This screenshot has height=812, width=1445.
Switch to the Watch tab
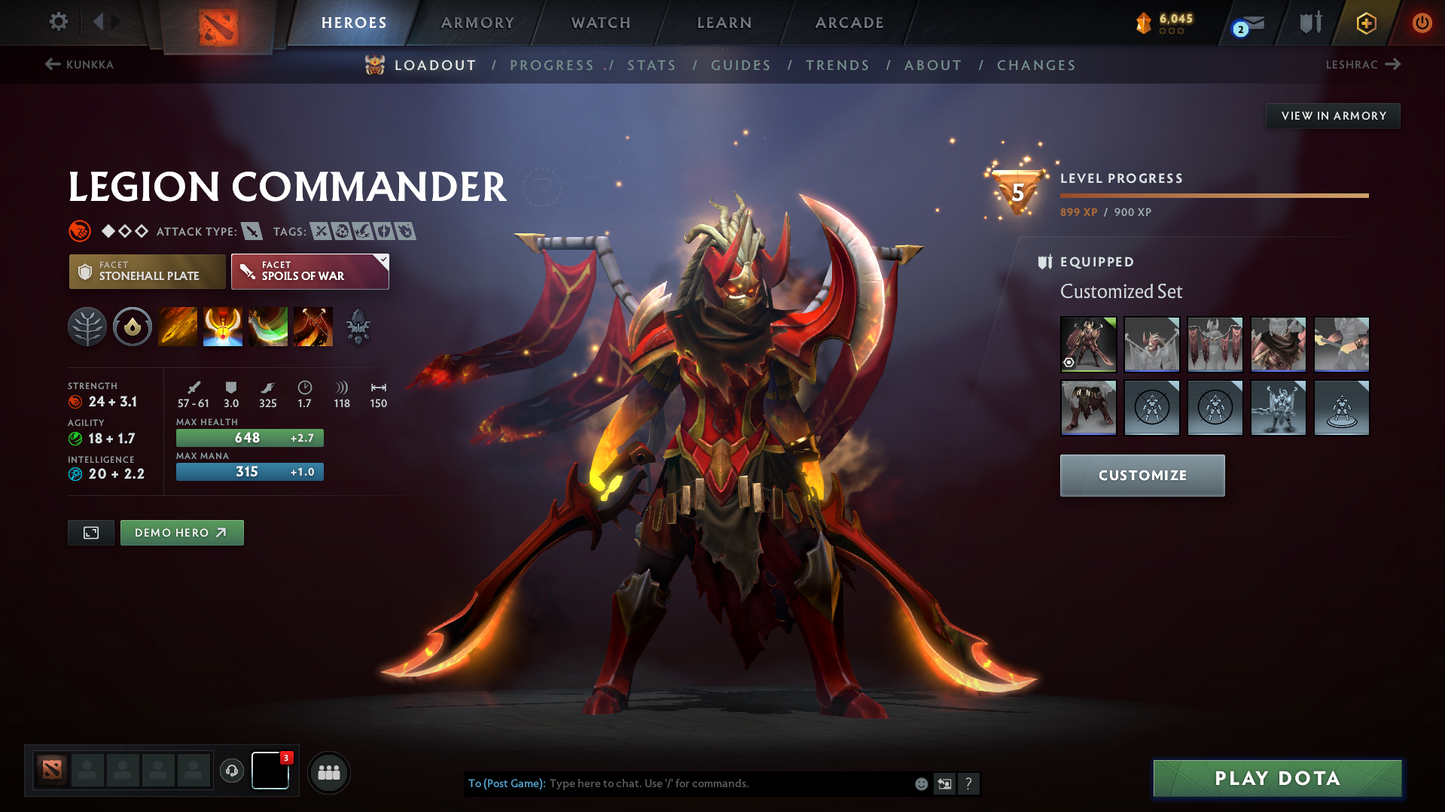click(600, 23)
